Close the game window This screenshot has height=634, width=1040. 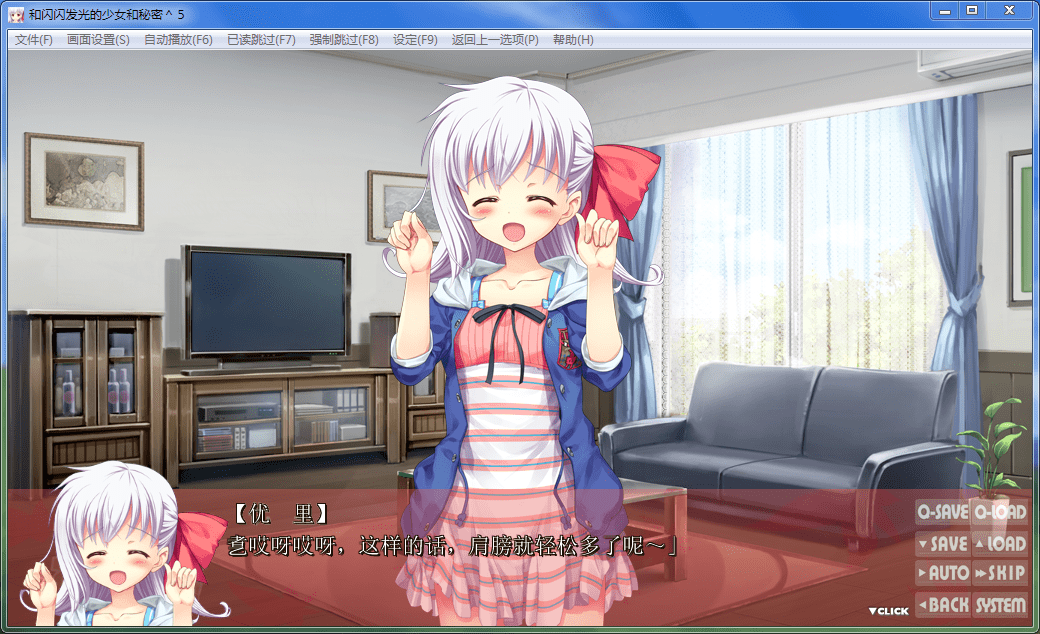click(1009, 10)
